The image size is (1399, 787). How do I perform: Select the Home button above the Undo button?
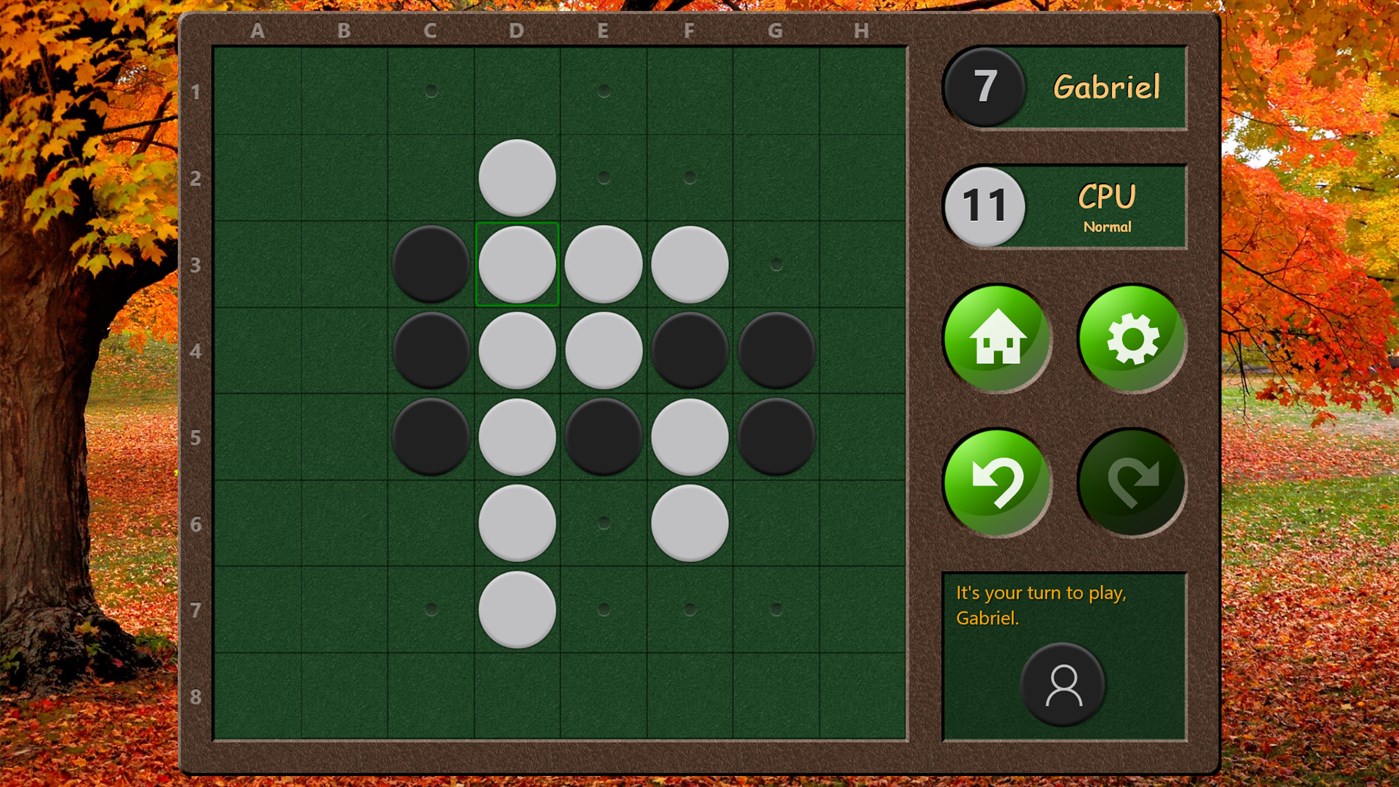(x=996, y=337)
